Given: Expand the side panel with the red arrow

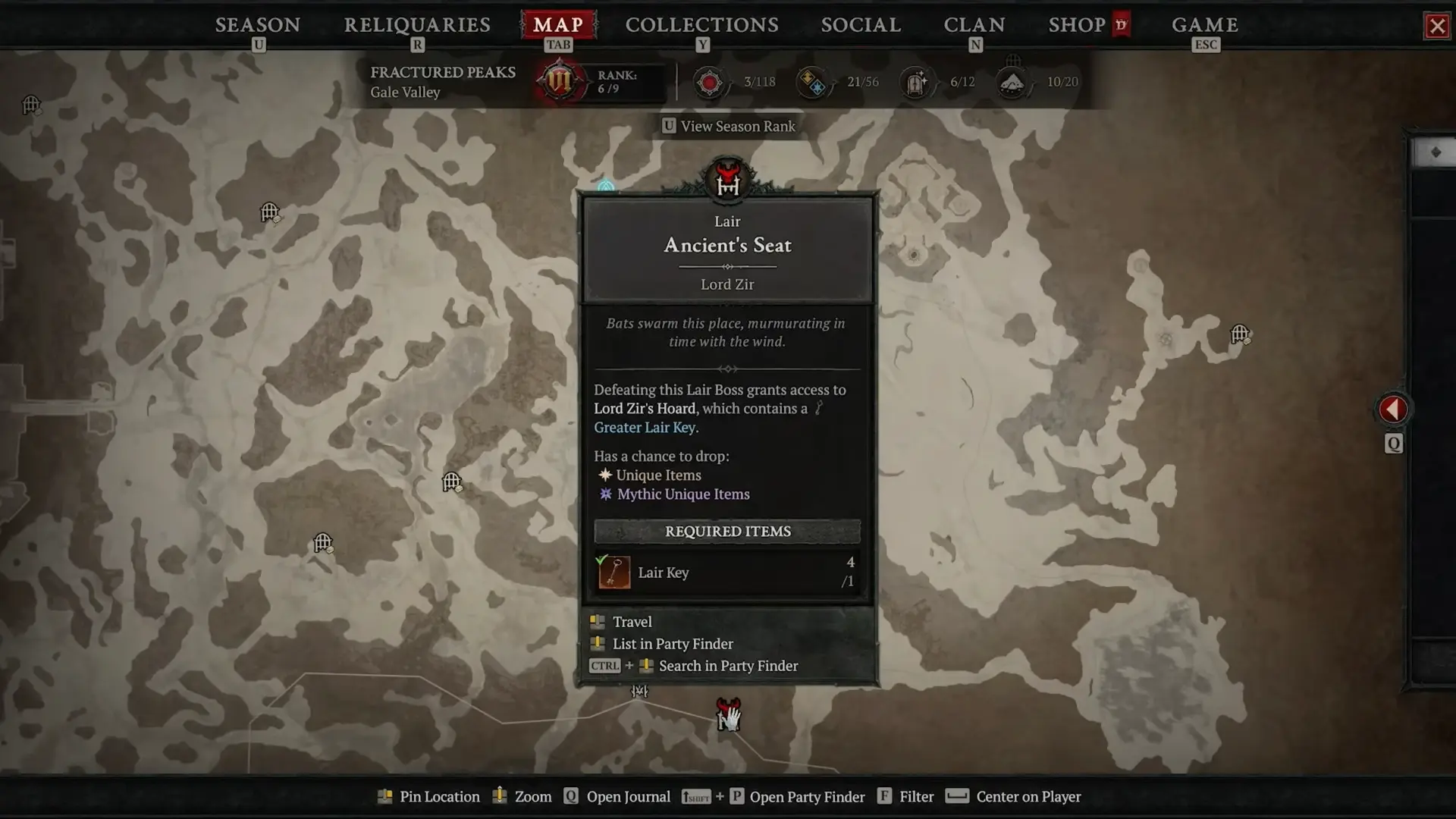Looking at the screenshot, I should click(x=1393, y=409).
